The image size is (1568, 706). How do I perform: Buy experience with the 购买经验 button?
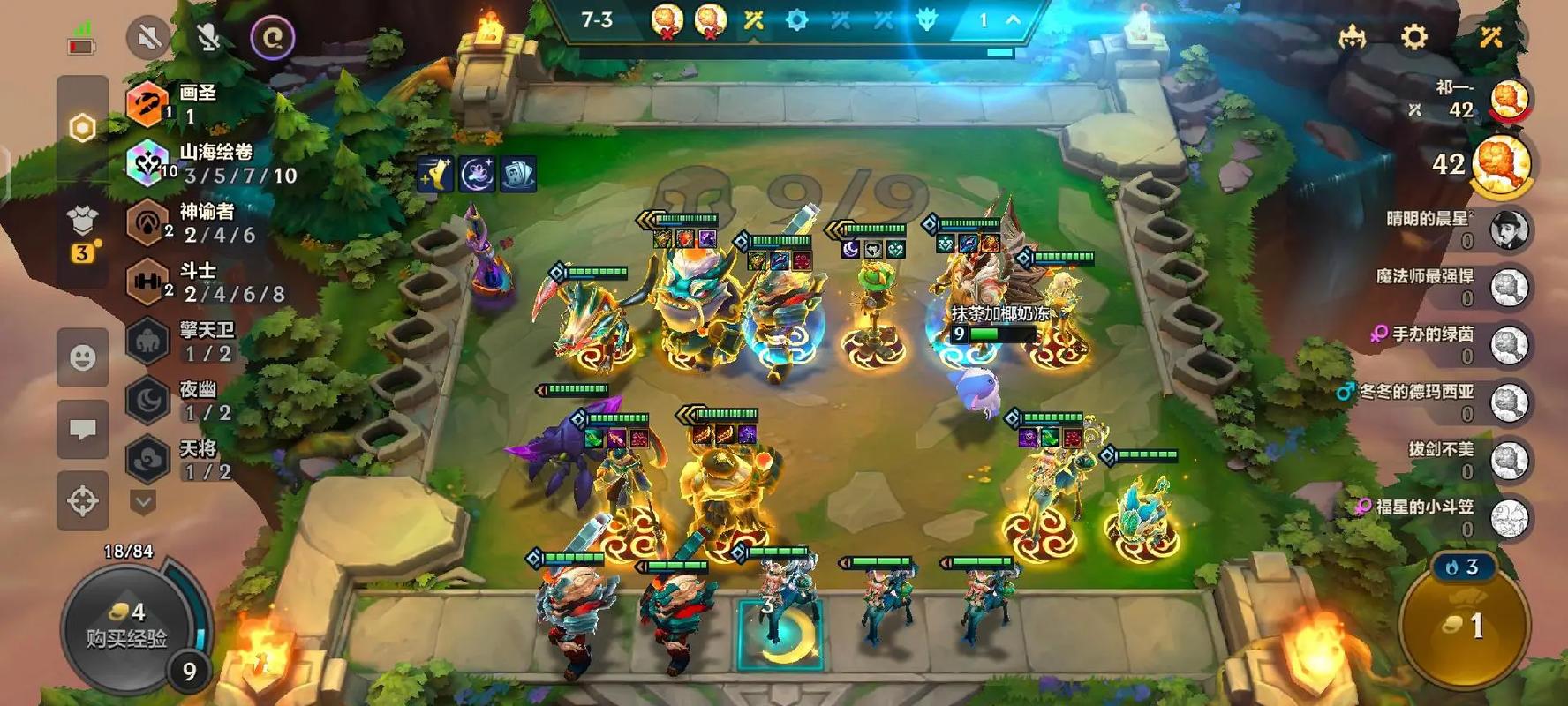pos(126,626)
